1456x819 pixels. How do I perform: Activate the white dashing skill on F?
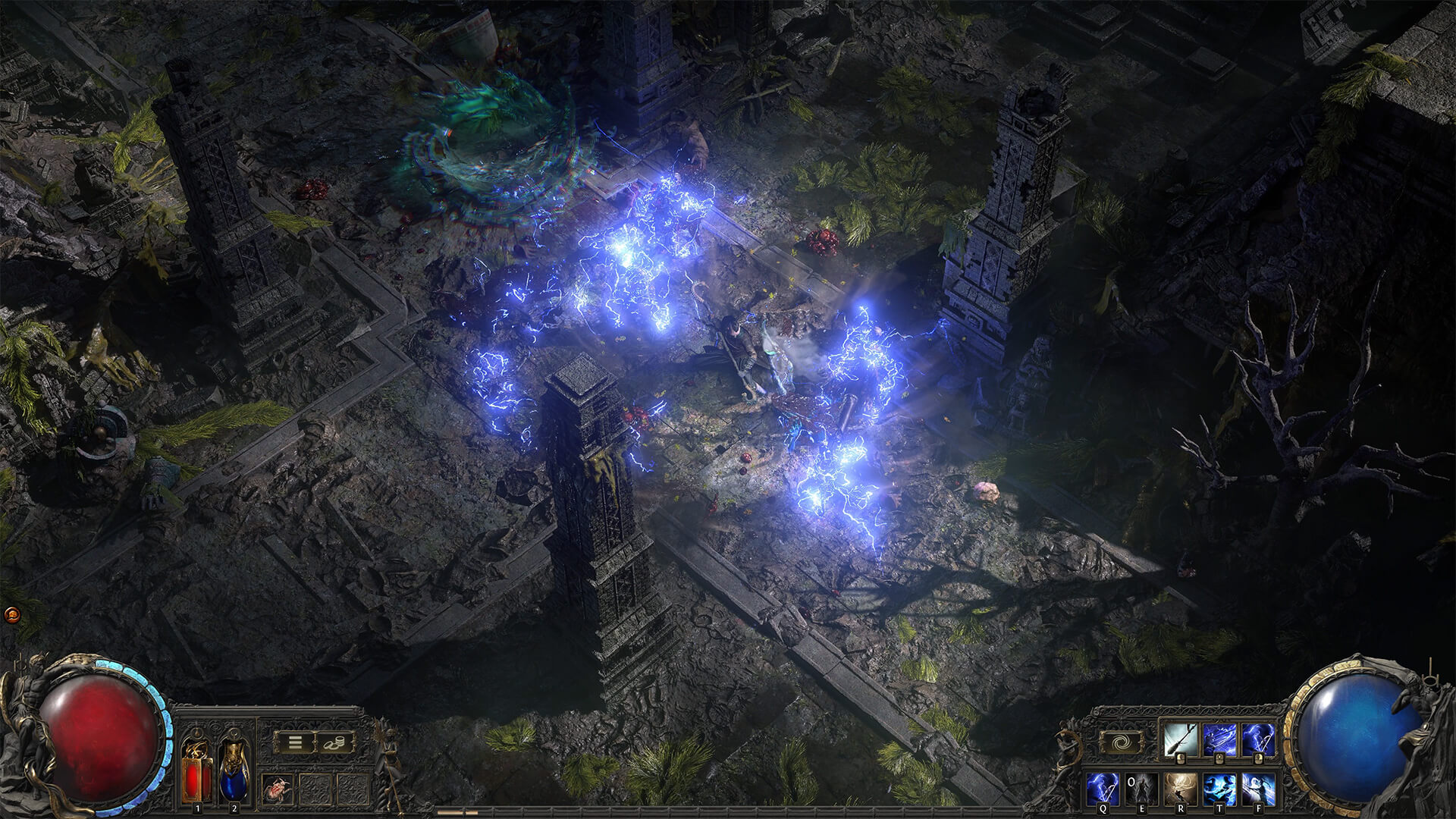(x=1257, y=789)
